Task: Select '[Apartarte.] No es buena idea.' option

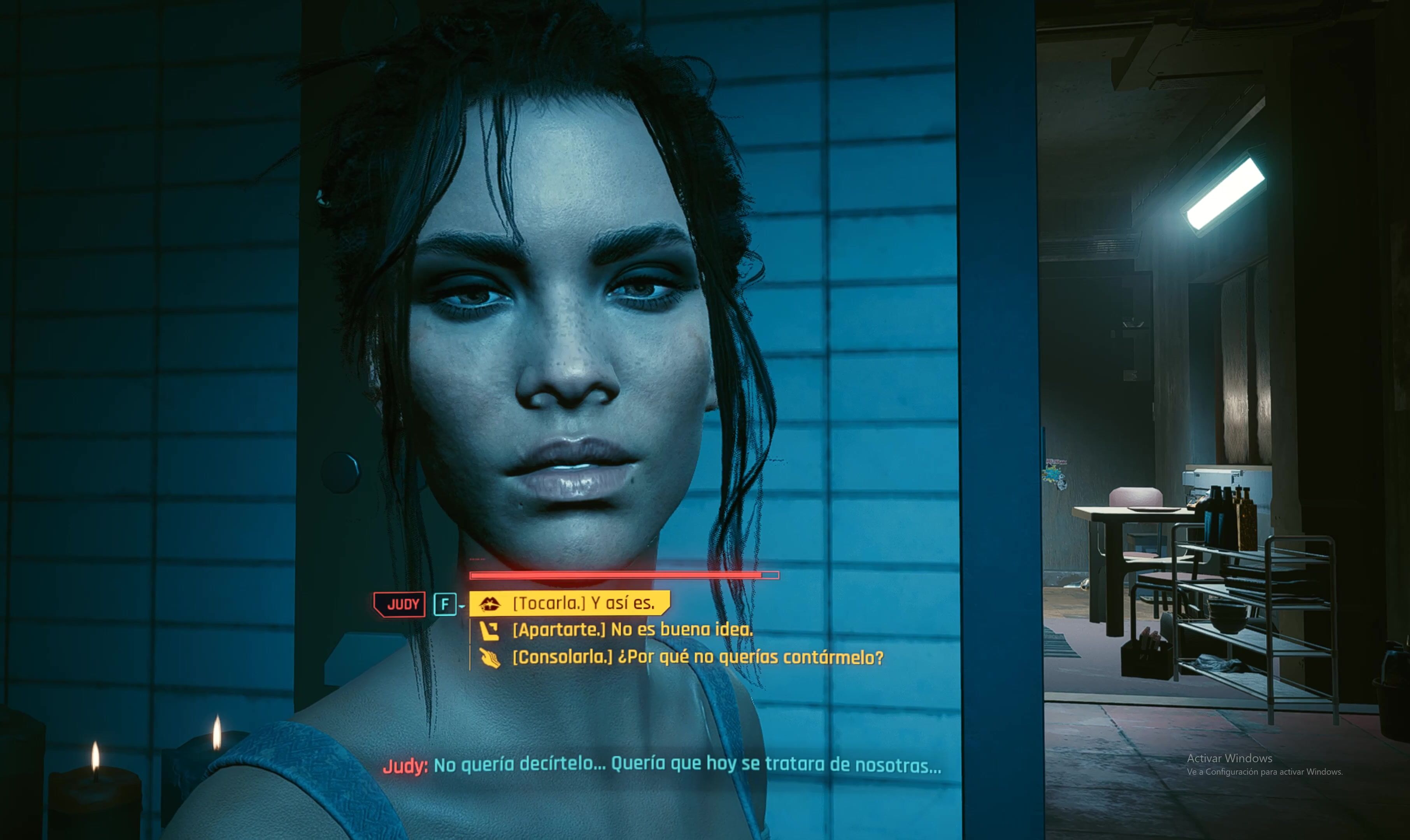Action: tap(632, 630)
